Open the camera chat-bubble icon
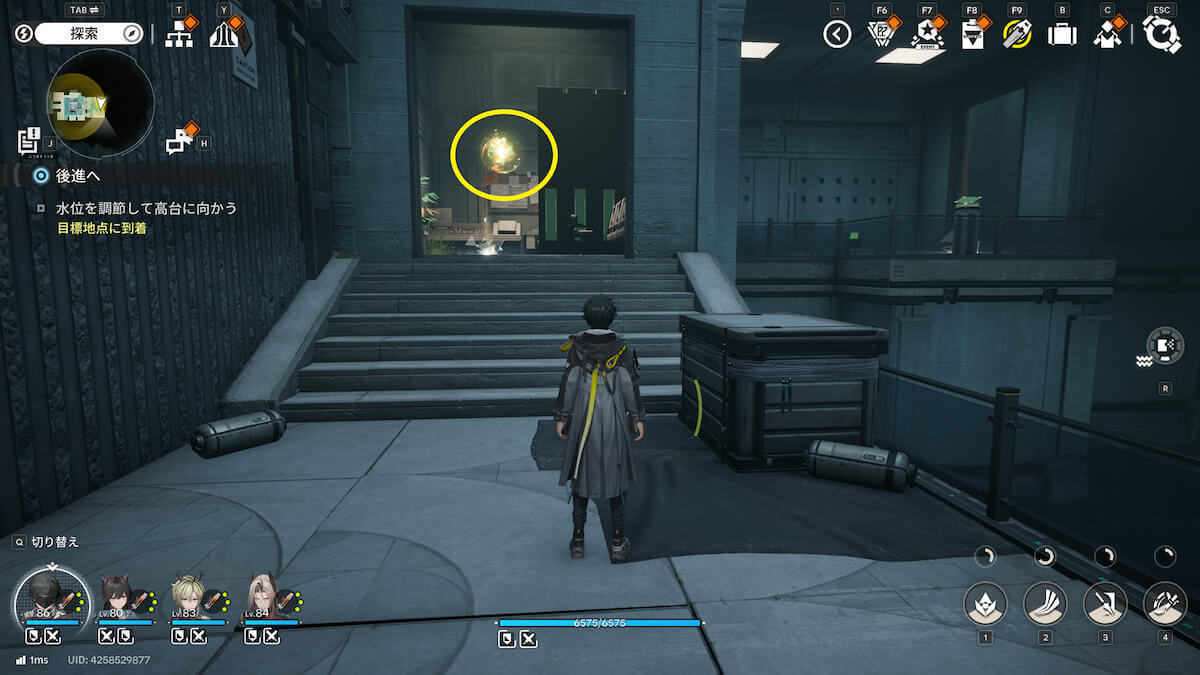 tap(180, 141)
